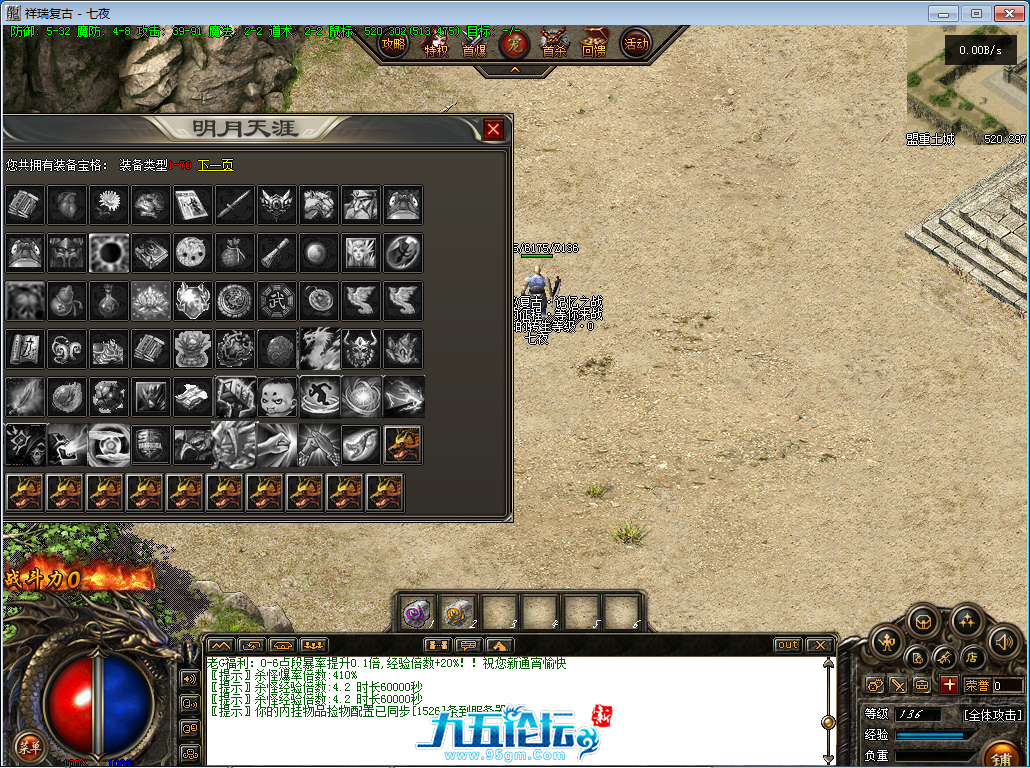Click the red 宠 pet button
The height and width of the screenshot is (768, 1030).
click(514, 44)
